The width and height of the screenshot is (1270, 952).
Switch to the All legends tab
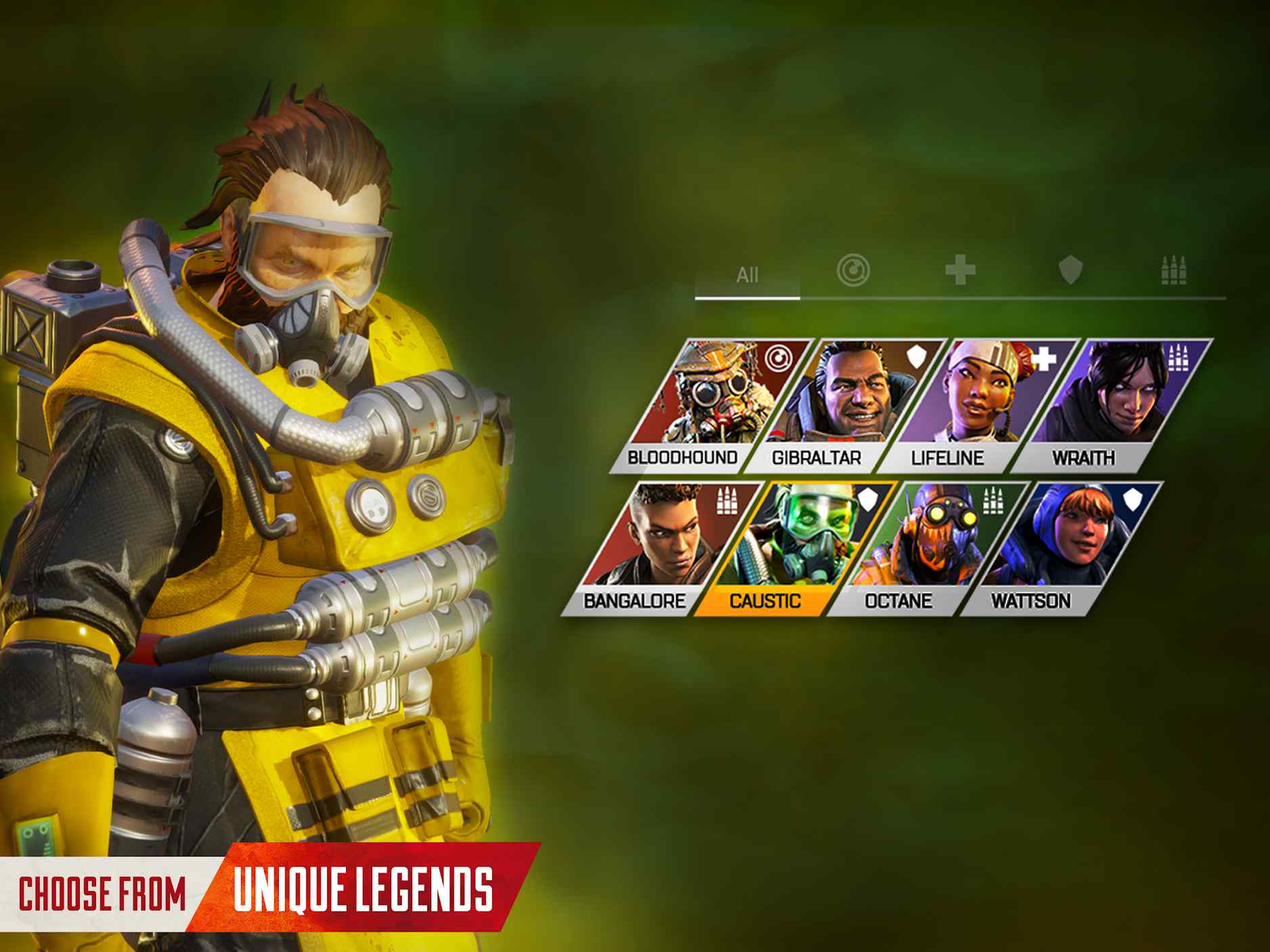tap(747, 276)
